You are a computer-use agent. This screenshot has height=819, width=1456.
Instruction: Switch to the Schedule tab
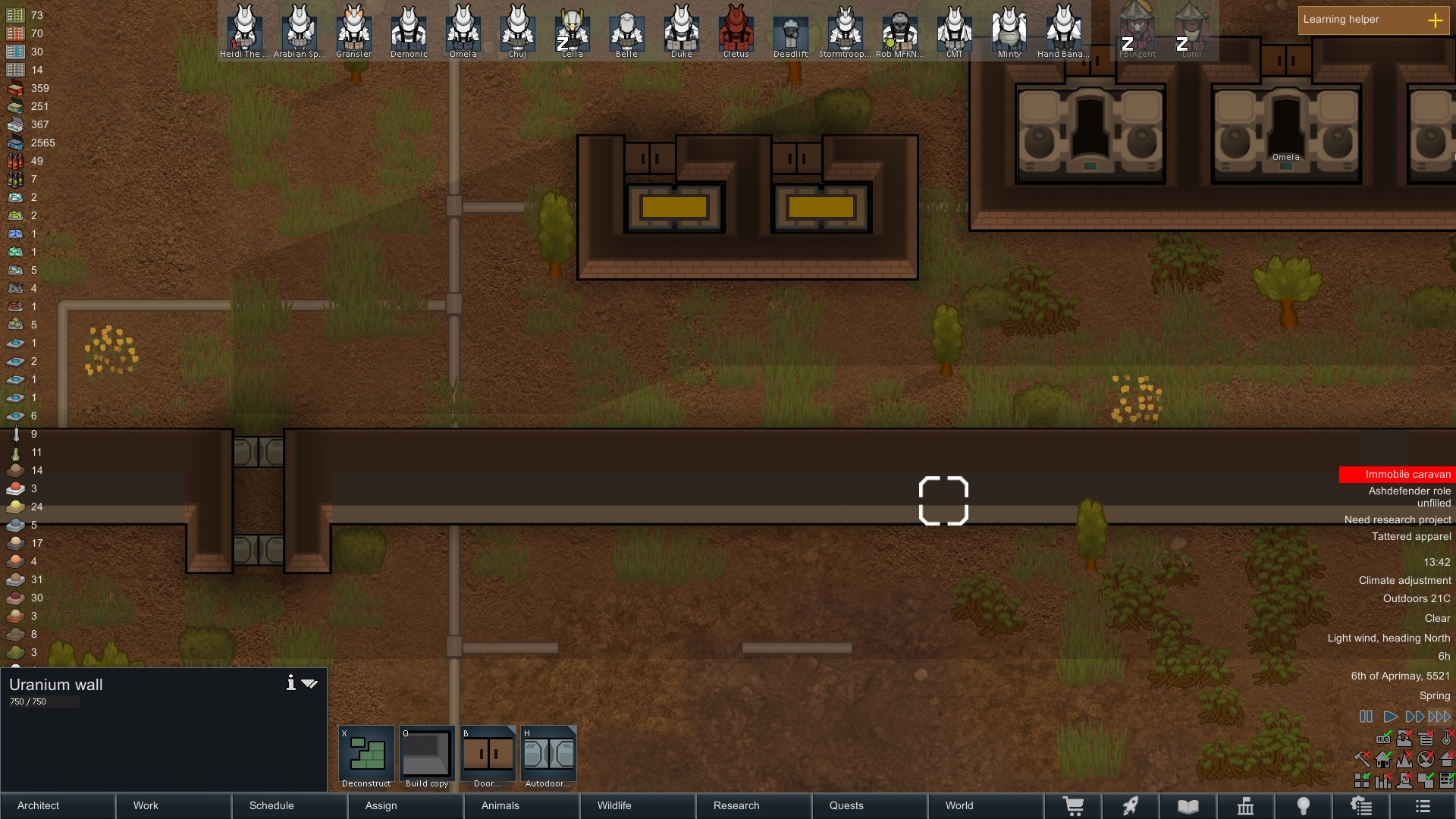[x=289, y=805]
